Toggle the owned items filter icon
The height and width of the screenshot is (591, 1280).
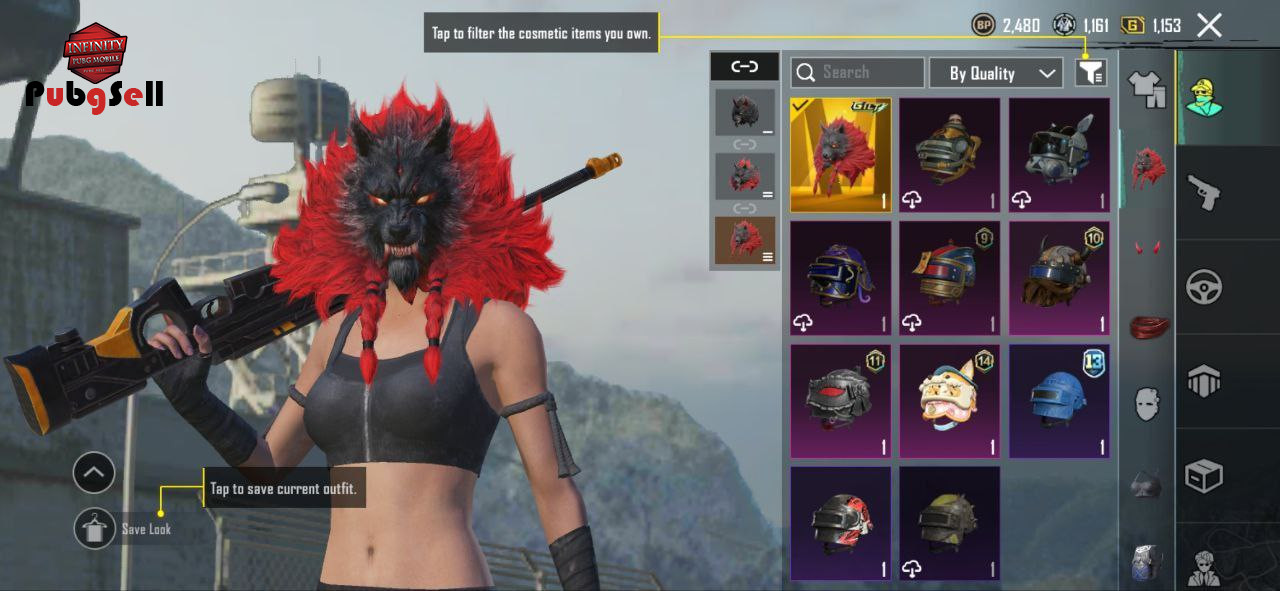pyautogui.click(x=1090, y=73)
